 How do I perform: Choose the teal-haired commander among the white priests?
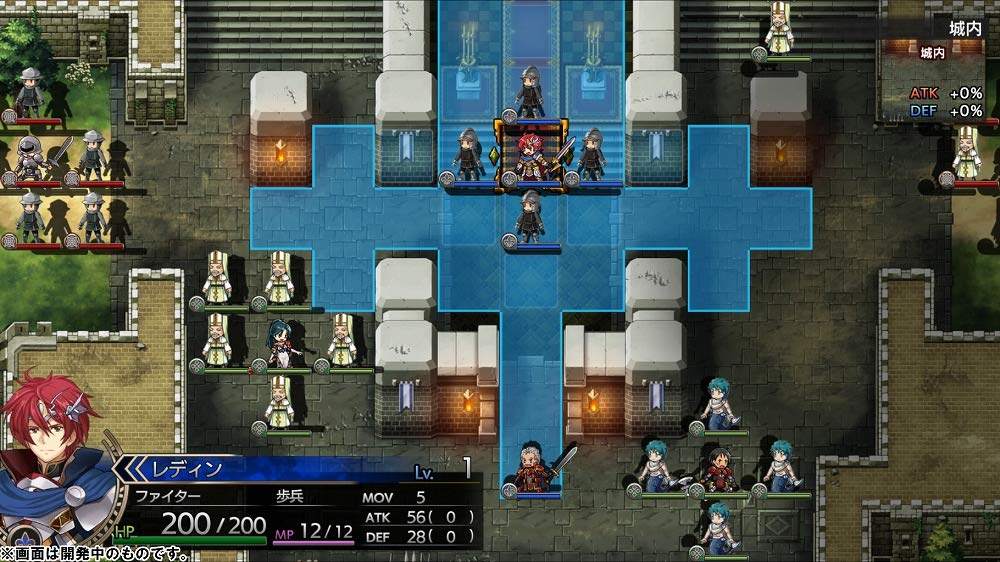[x=280, y=342]
